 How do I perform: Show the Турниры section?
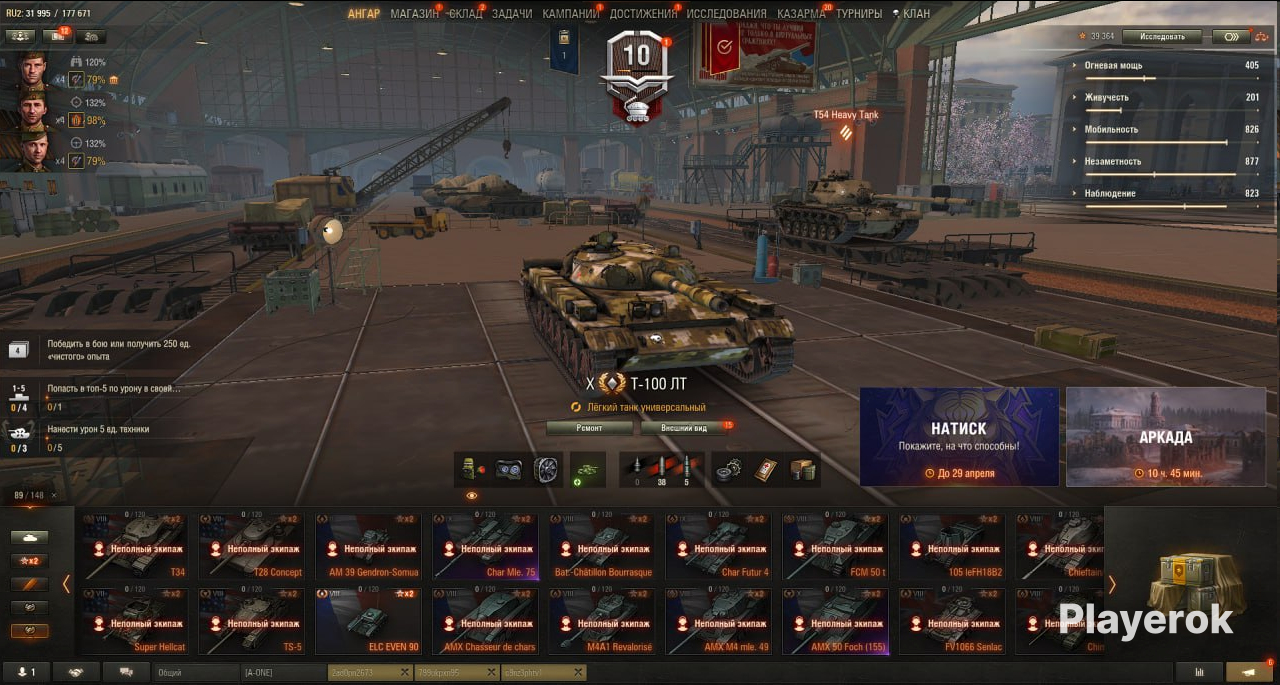(859, 14)
